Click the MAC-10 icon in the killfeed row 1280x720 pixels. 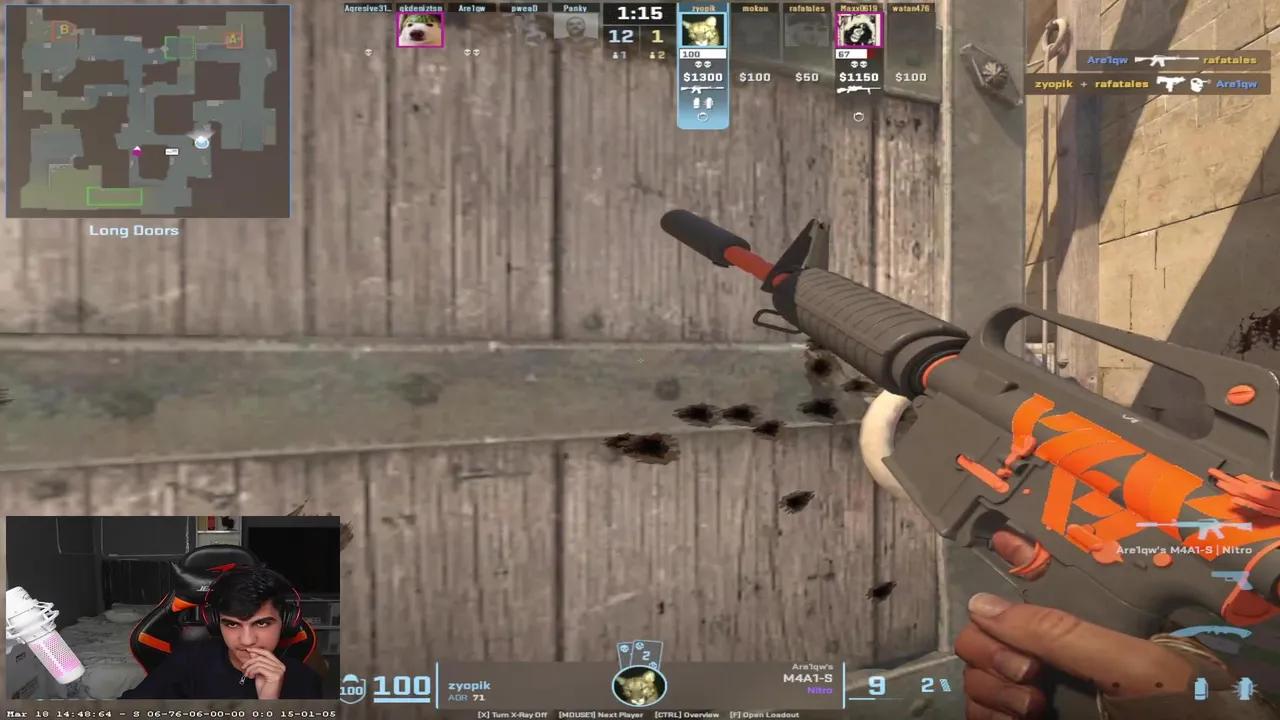[1172, 83]
